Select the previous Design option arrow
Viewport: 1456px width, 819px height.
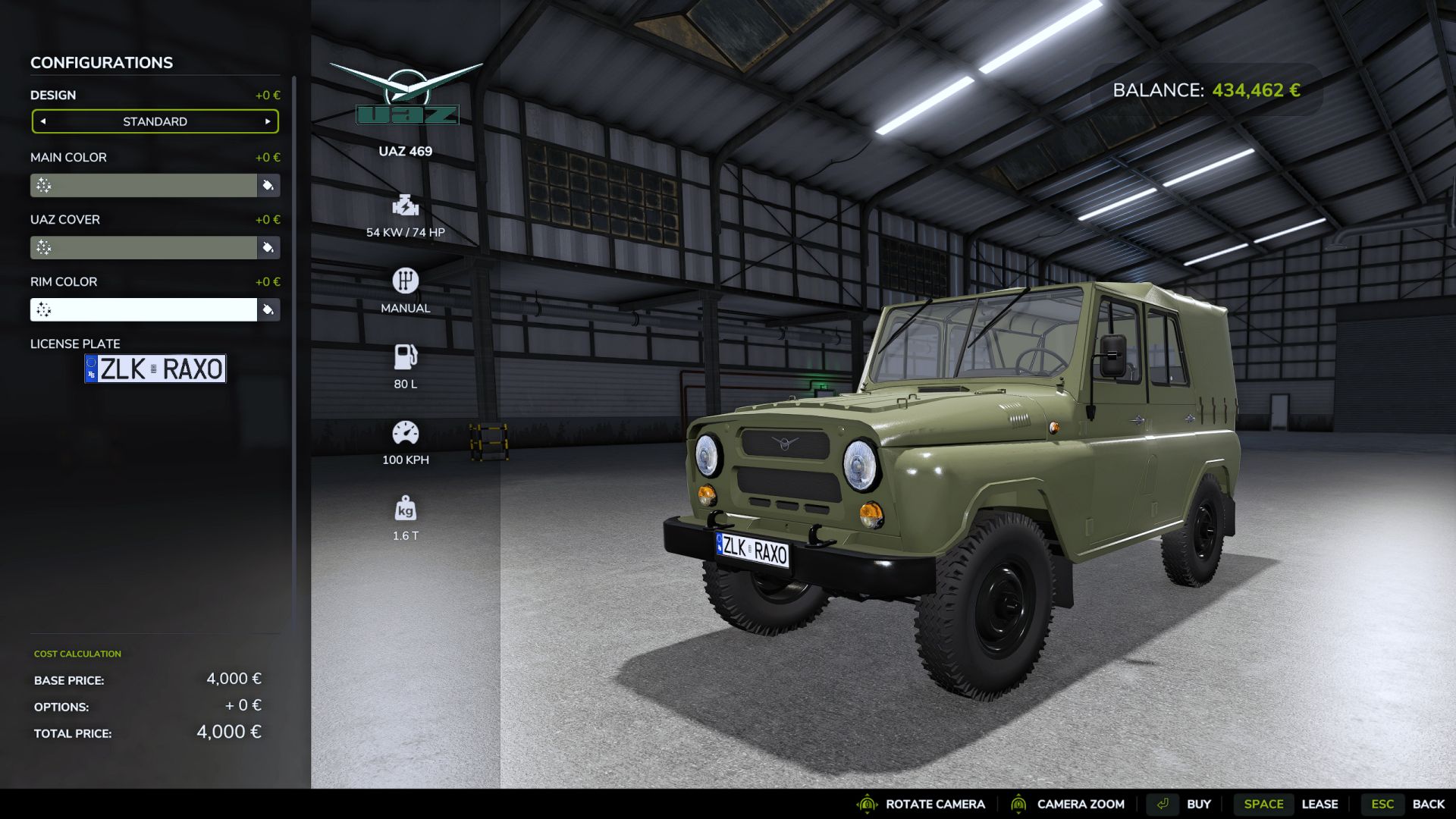[x=42, y=121]
